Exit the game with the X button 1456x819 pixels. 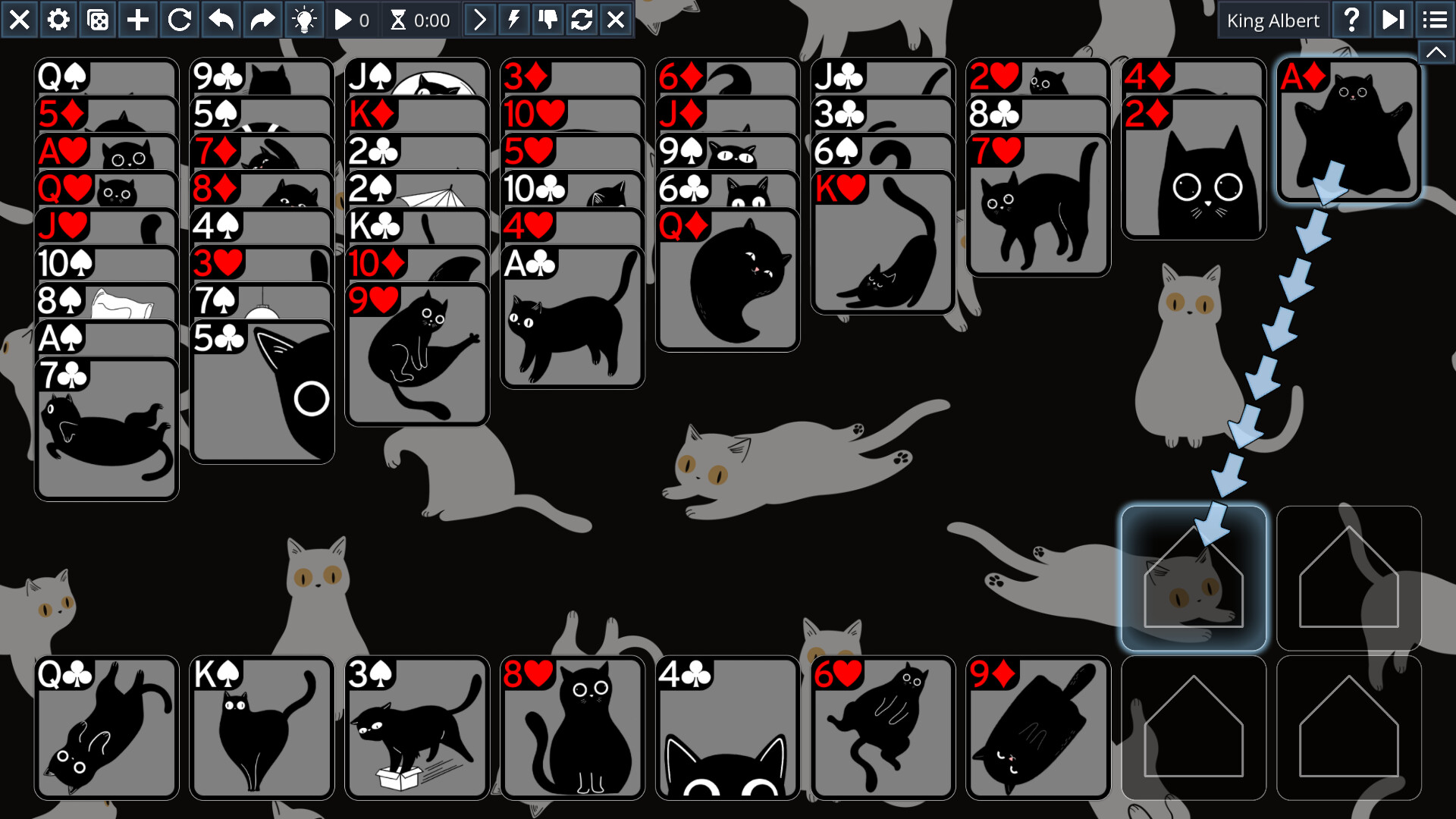click(20, 20)
